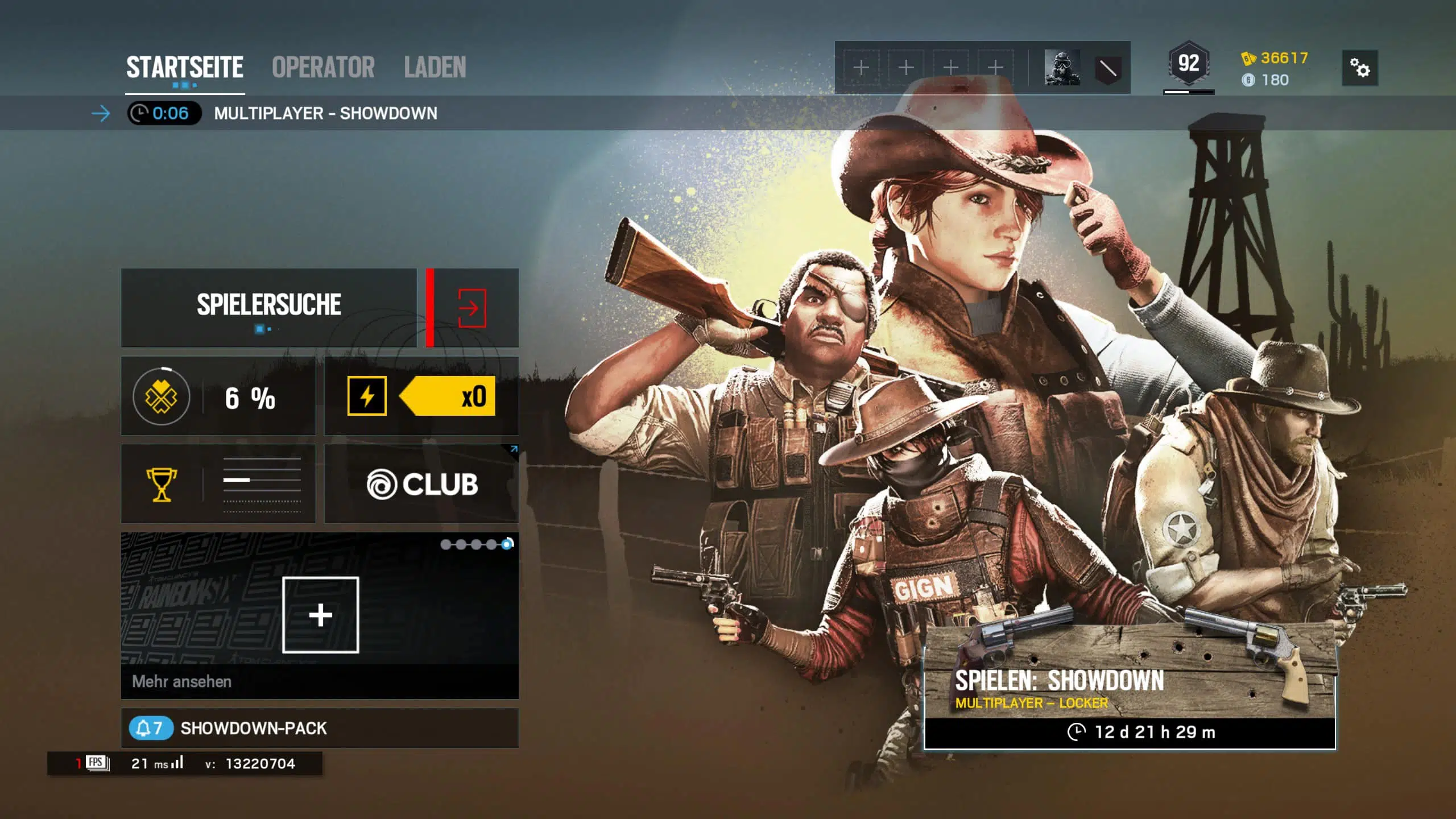Click the Spielersuche matchmaking button
Screen dimensions: 1456x819
[x=269, y=307]
